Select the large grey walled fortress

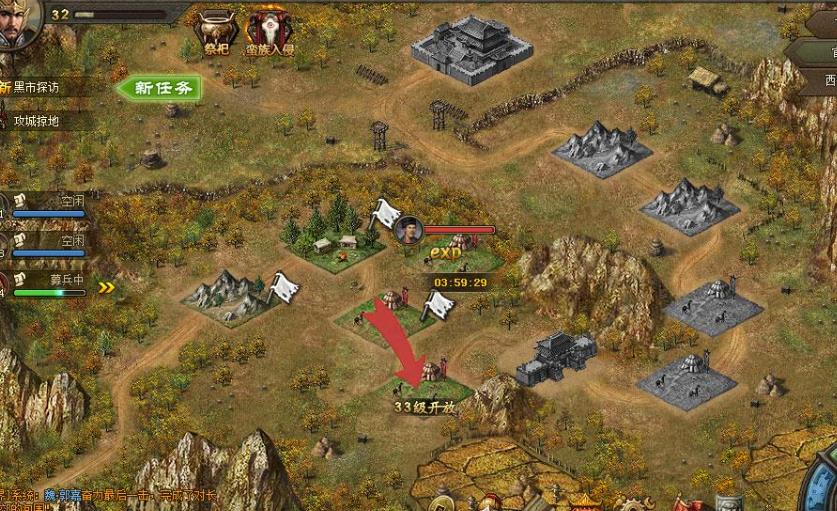click(x=468, y=45)
